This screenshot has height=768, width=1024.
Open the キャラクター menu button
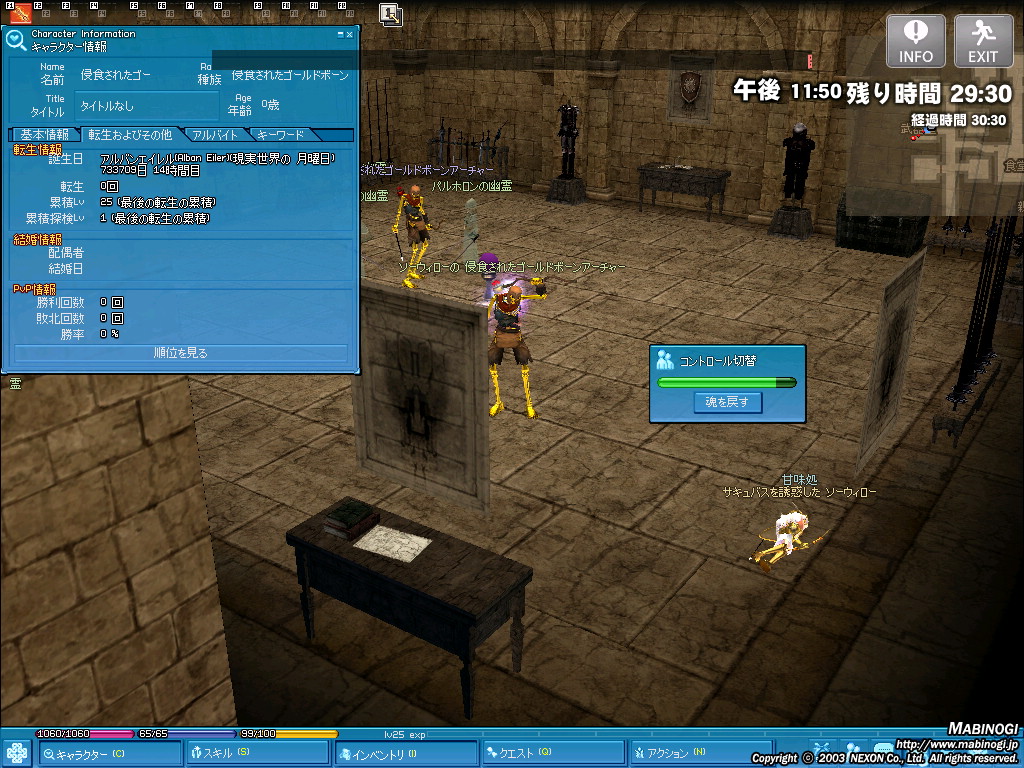coord(110,753)
